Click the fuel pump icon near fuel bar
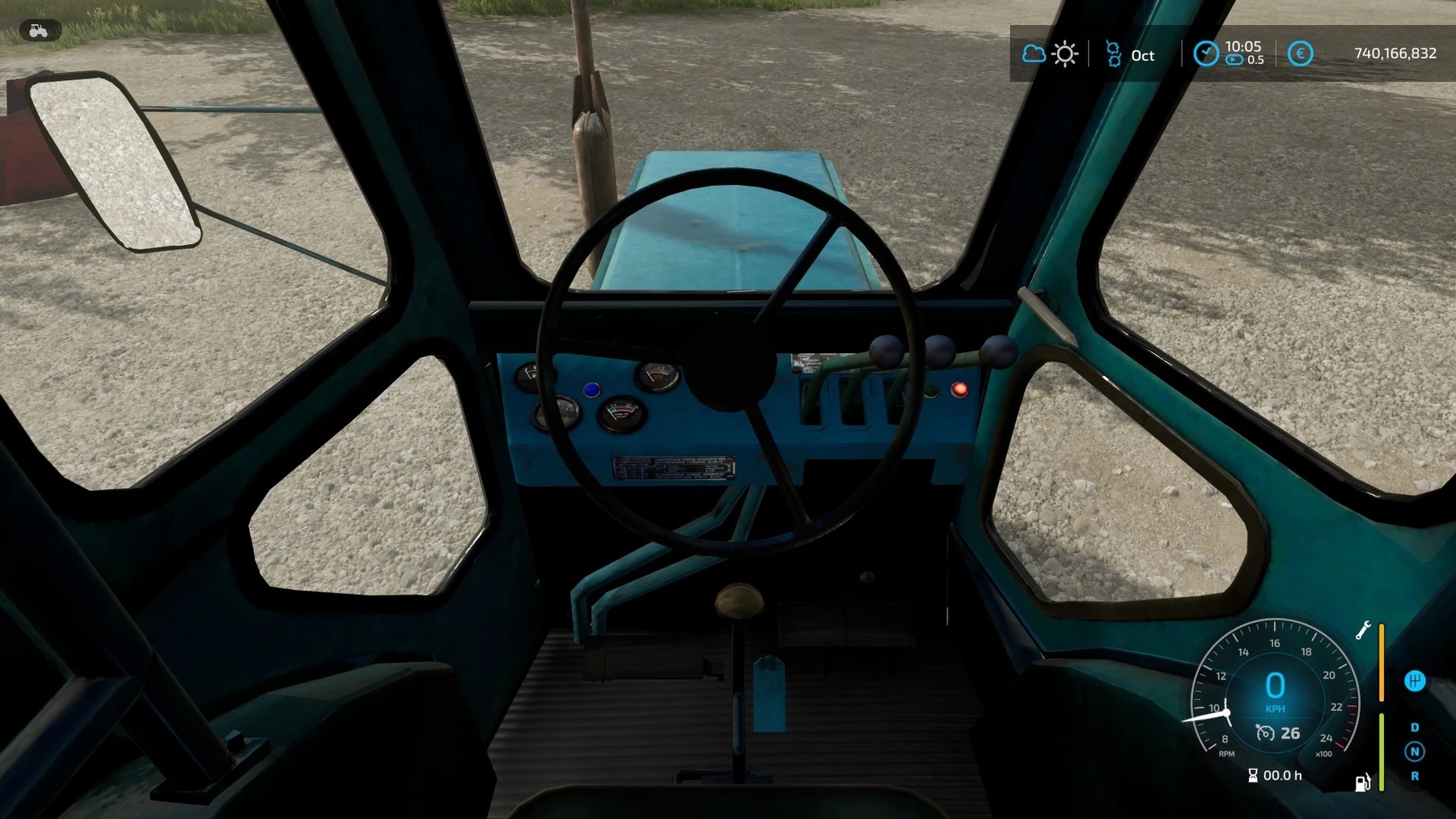1456x819 pixels. coord(1362,783)
